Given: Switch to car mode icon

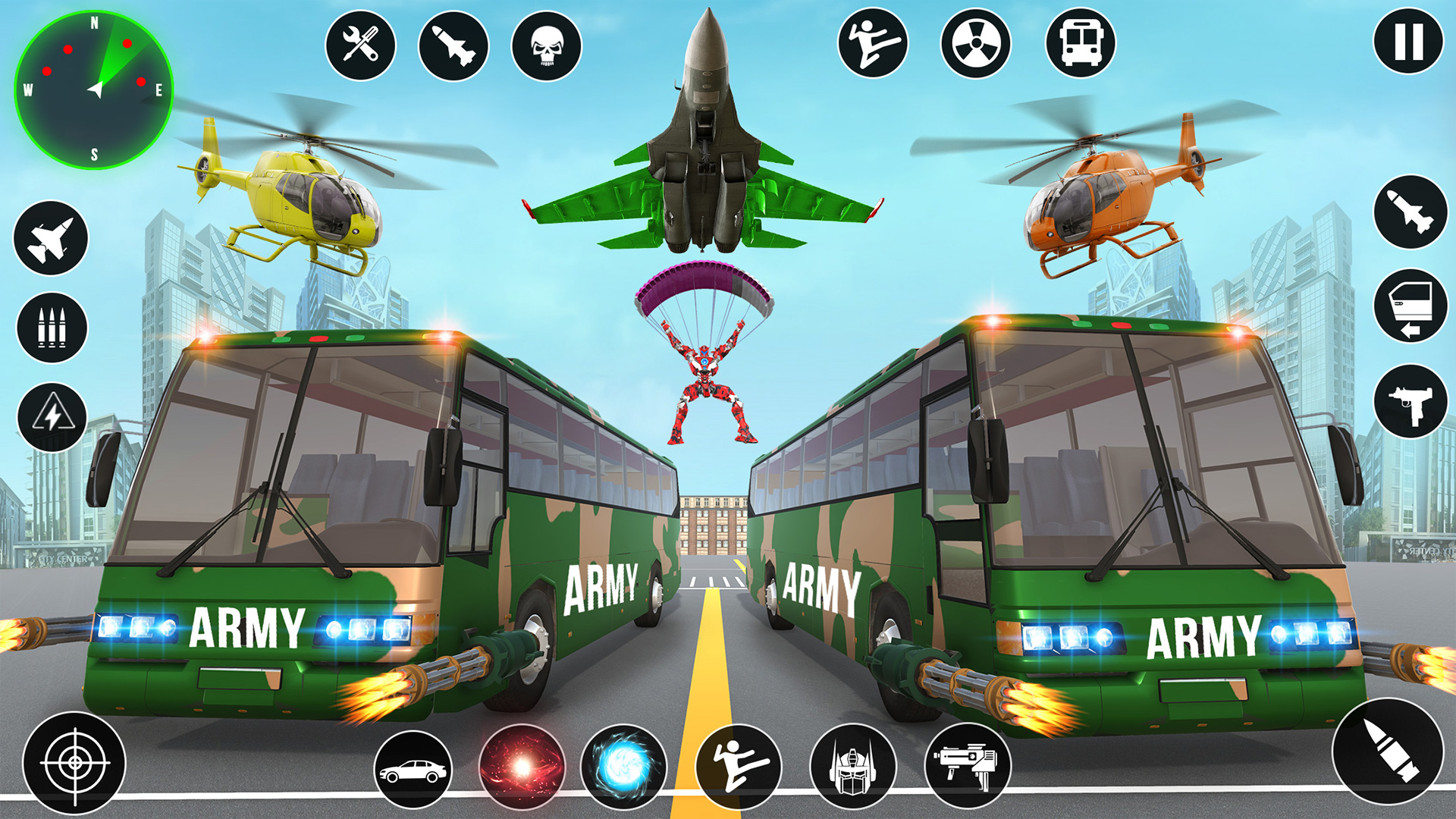Looking at the screenshot, I should point(413,770).
